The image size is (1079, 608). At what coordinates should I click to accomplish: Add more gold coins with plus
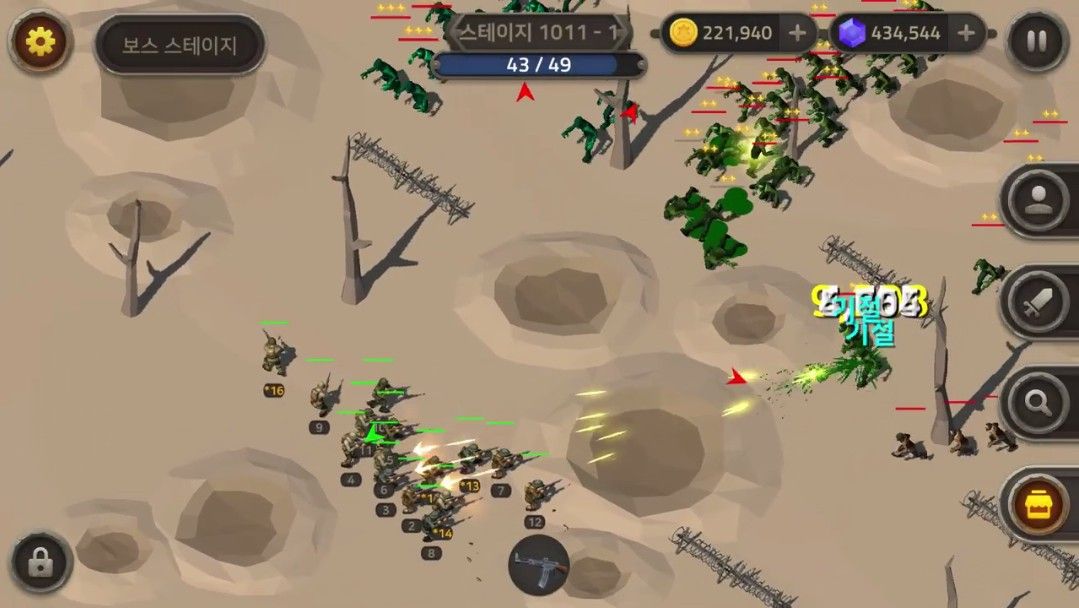point(797,33)
